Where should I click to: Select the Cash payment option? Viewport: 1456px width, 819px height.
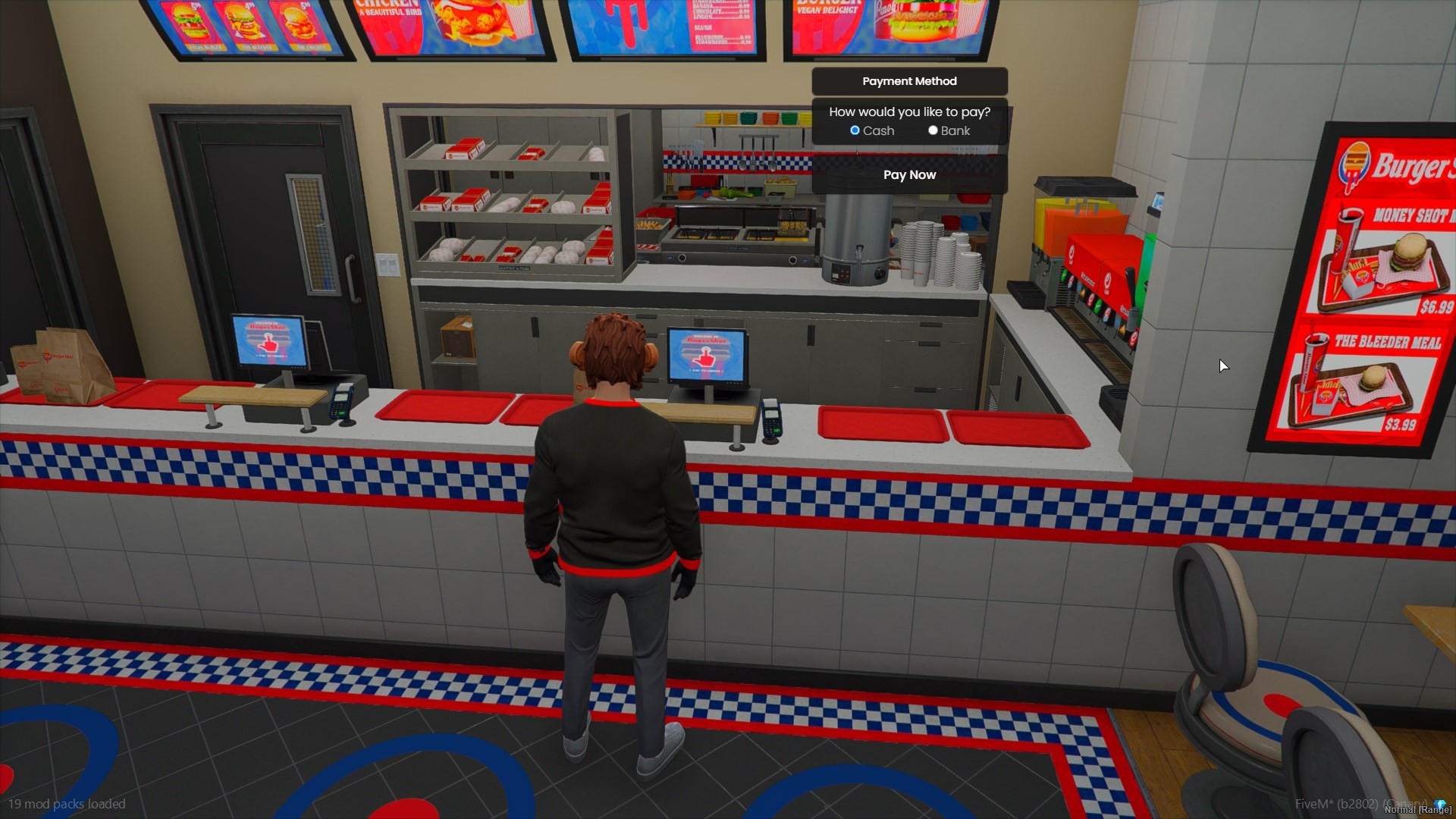tap(855, 130)
